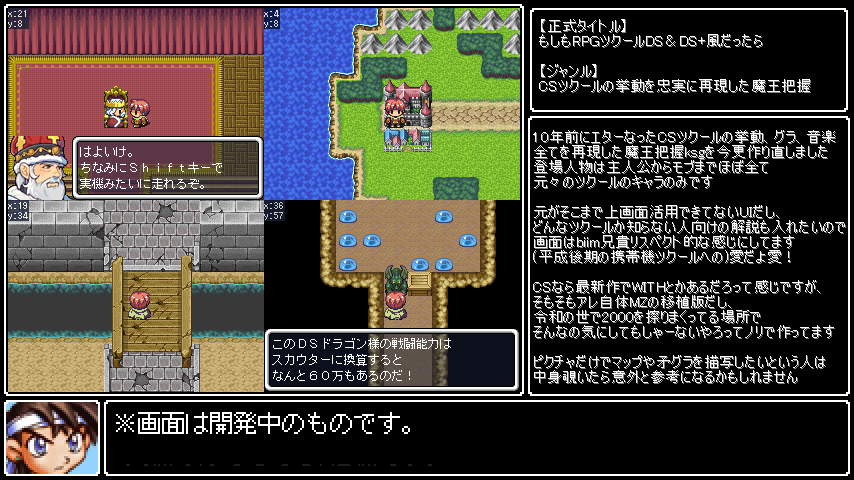Click the headband hero face portrait
The height and width of the screenshot is (480, 854).
click(52, 437)
